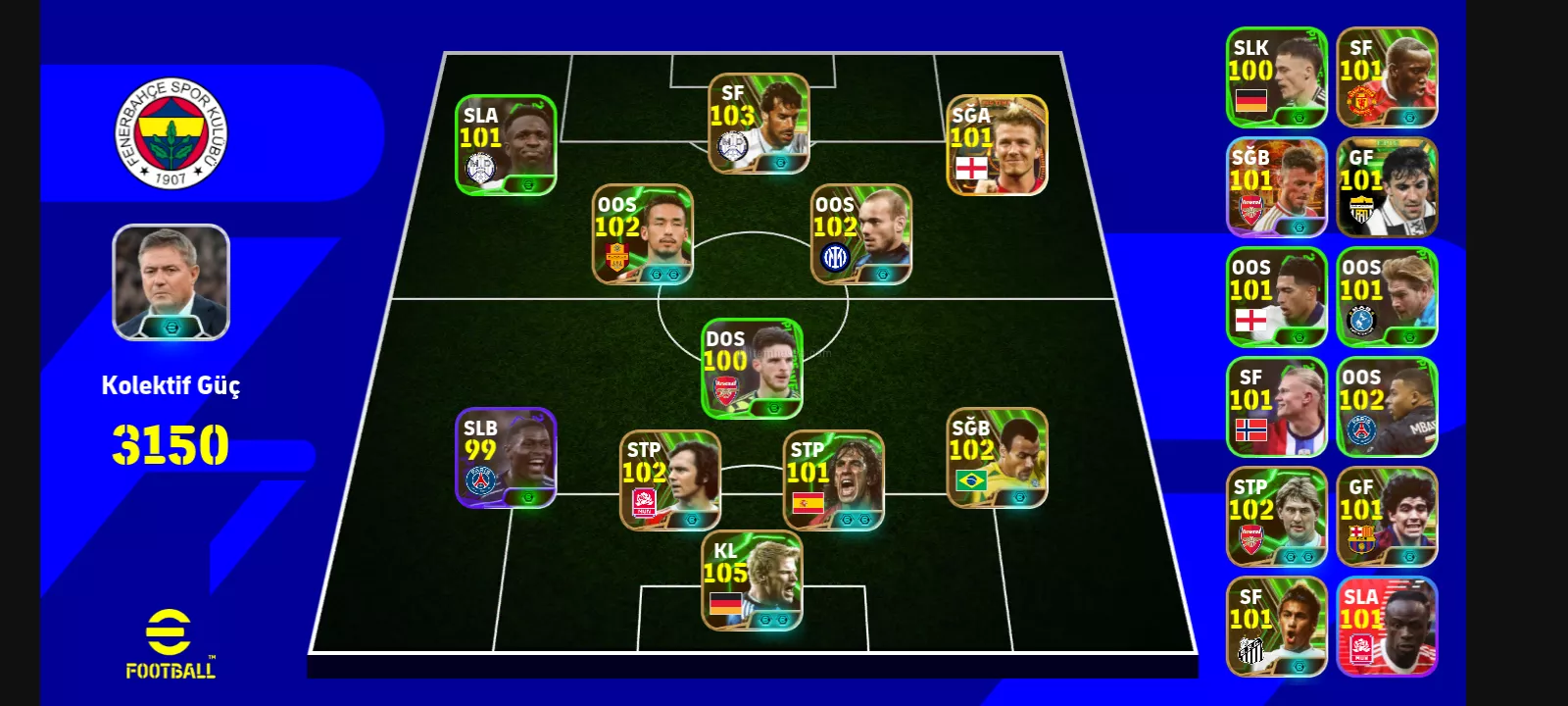
Task: Pick the SĞA 101 right winger card
Action: pos(997,145)
